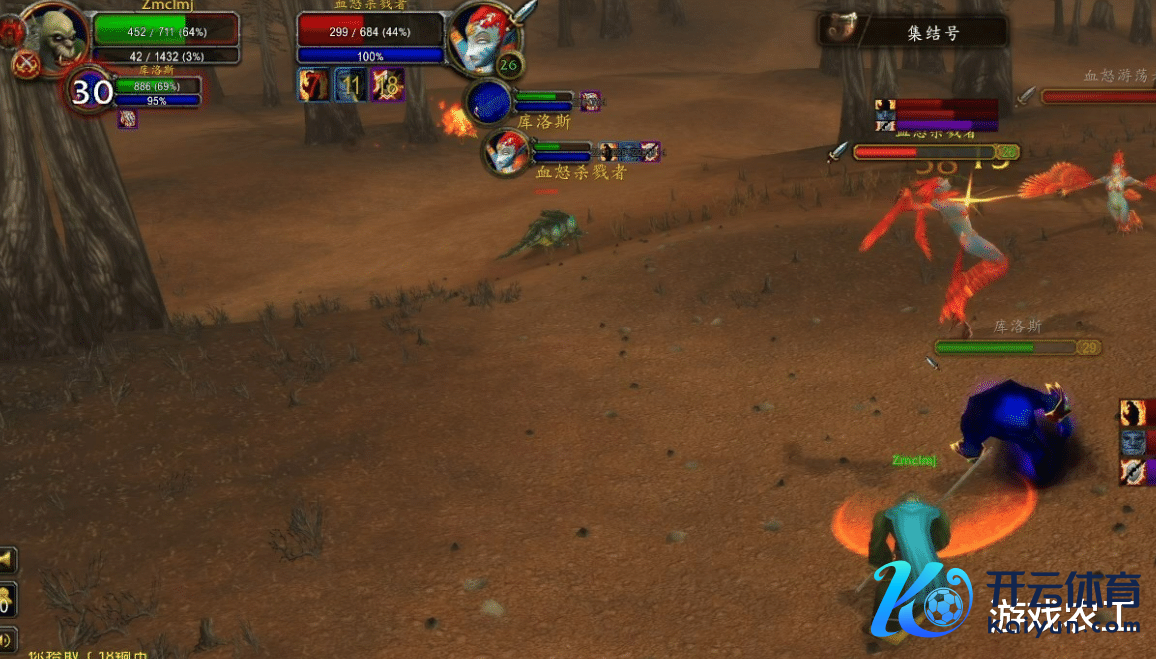Image resolution: width=1156 pixels, height=659 pixels.
Task: Click the speaker icon on the left edge
Action: pyautogui.click(x=7, y=638)
